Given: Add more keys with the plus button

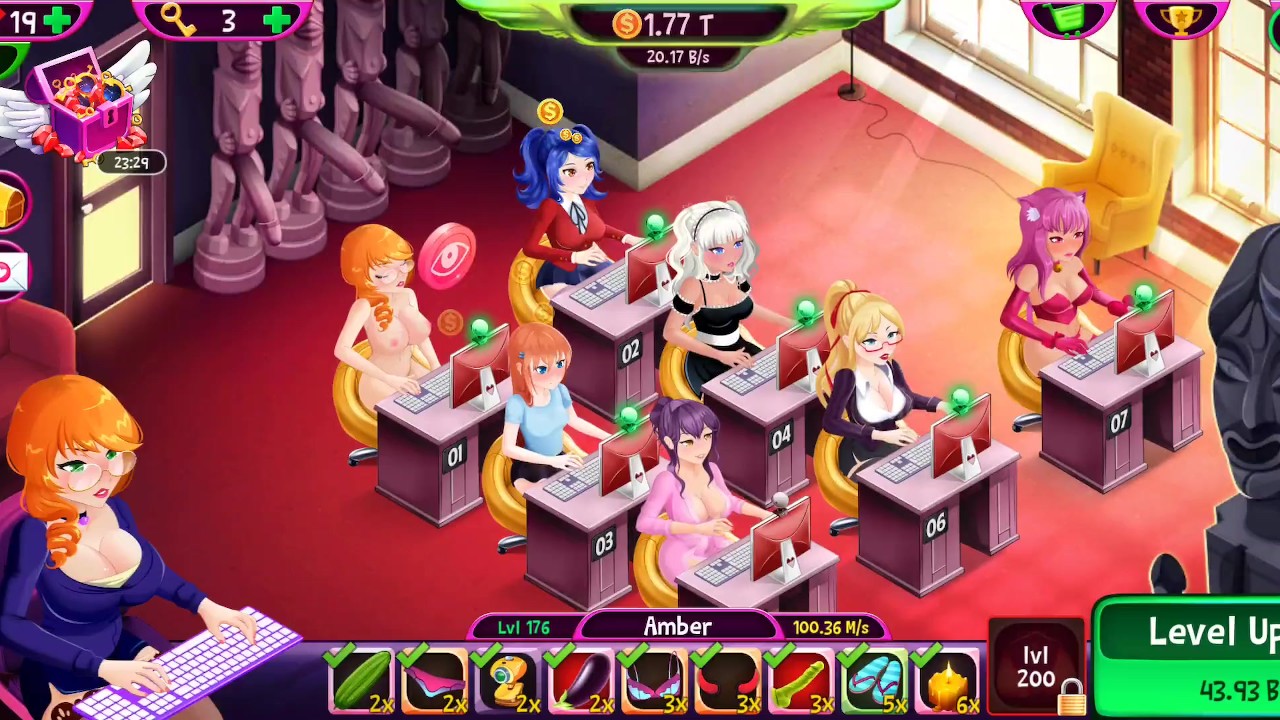Looking at the screenshot, I should [x=277, y=19].
